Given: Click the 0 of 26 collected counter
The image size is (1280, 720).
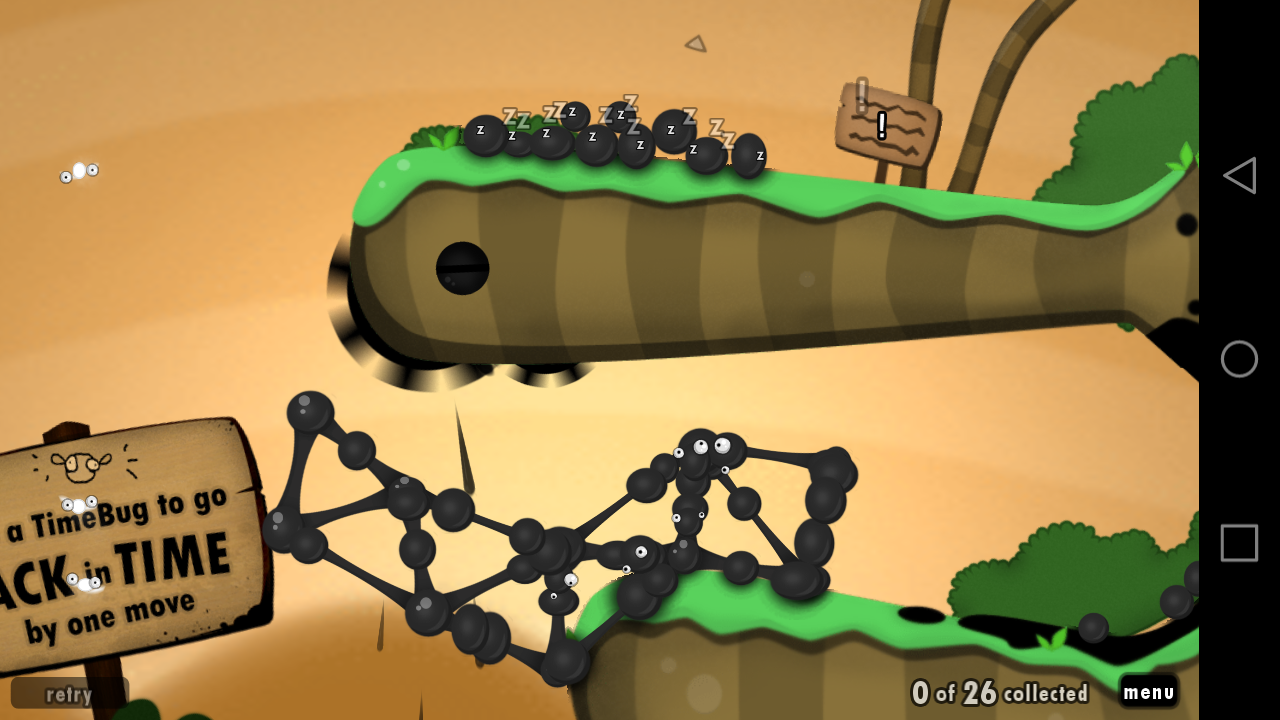Looking at the screenshot, I should (x=1000, y=691).
